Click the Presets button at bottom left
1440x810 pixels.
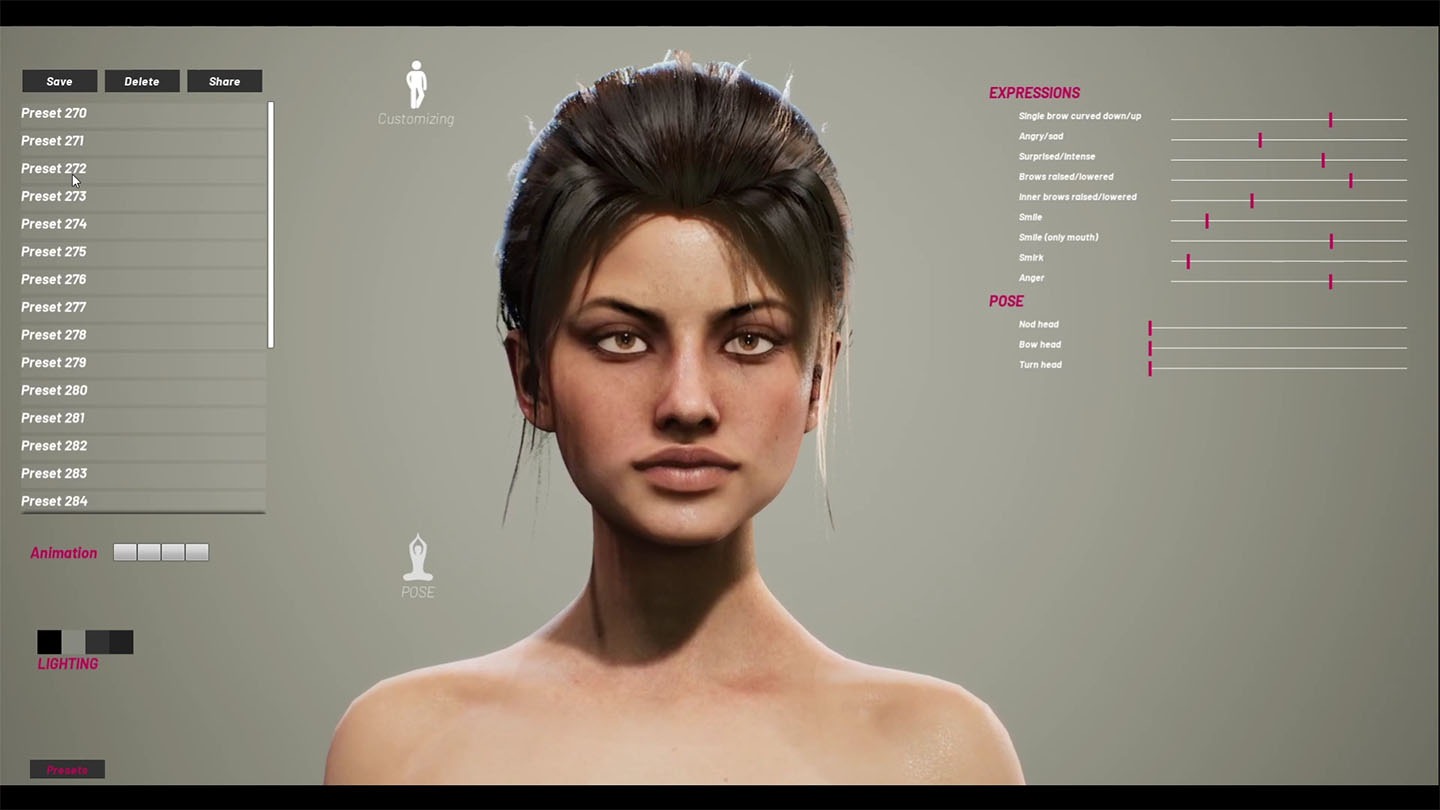tap(67, 769)
